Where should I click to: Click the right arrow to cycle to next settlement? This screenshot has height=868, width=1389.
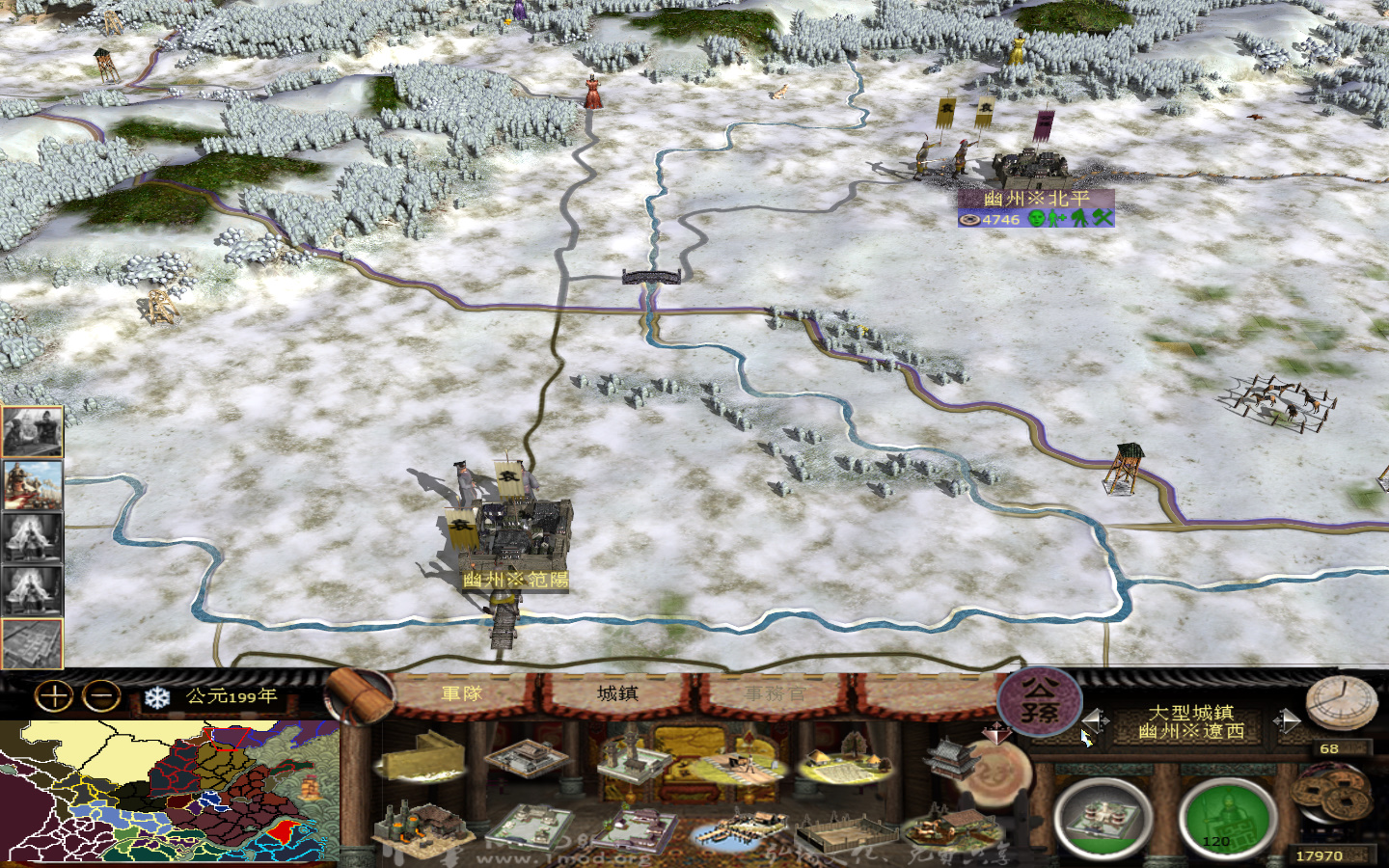point(1287,719)
